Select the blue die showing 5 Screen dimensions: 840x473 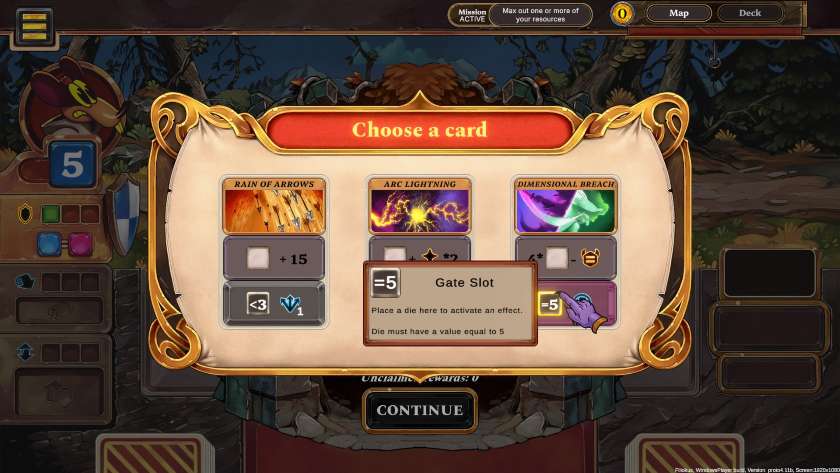(72, 165)
